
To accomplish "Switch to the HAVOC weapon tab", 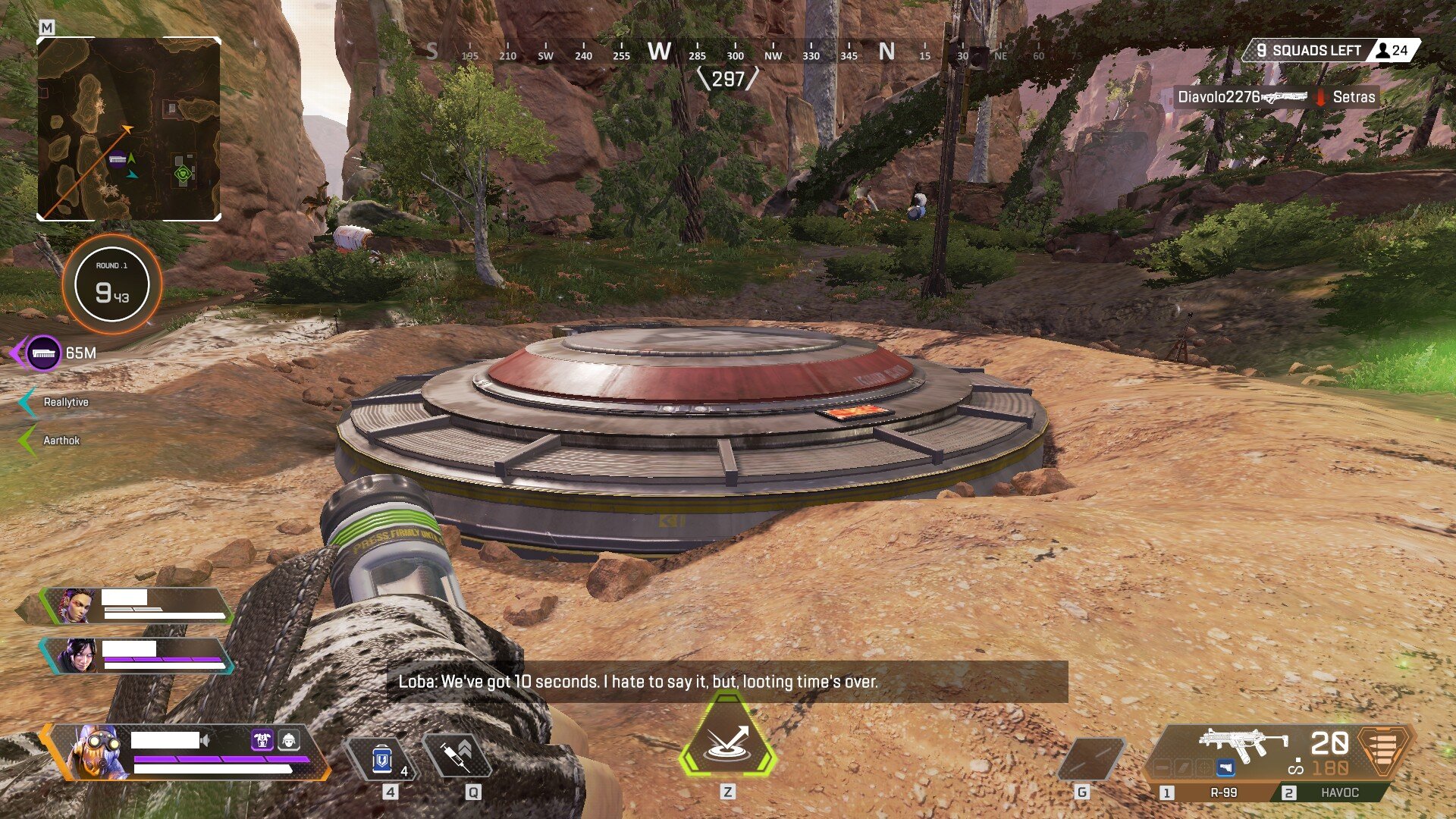I will pyautogui.click(x=1339, y=792).
